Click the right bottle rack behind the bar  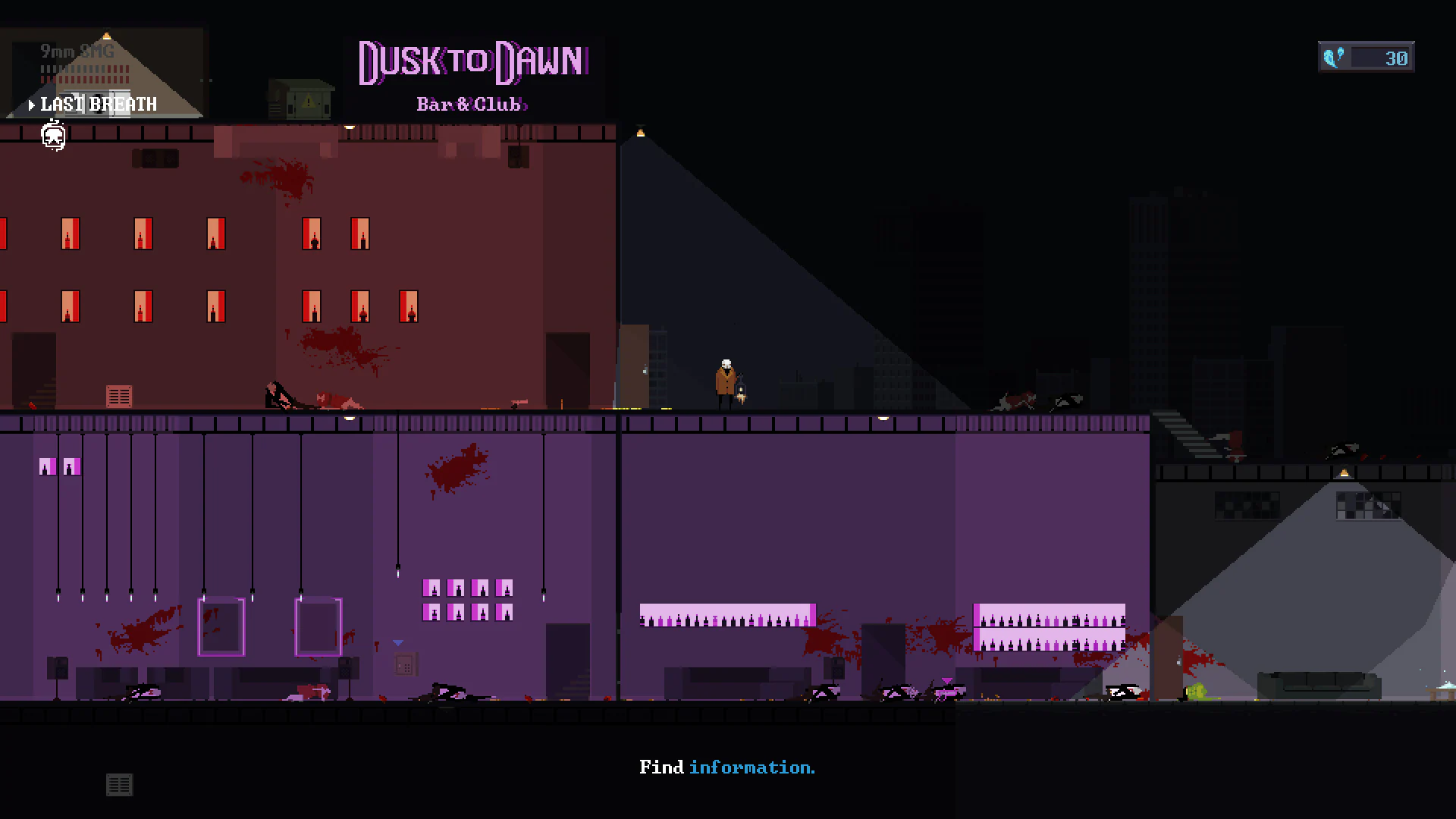point(1049,626)
